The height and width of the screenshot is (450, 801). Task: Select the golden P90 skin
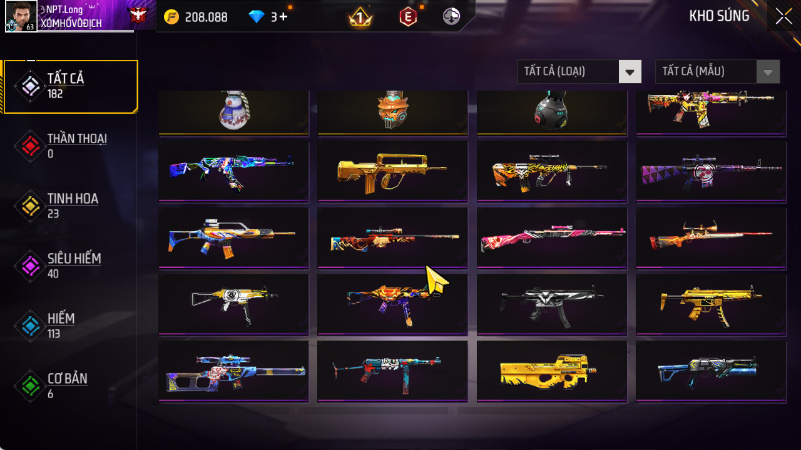(x=551, y=371)
